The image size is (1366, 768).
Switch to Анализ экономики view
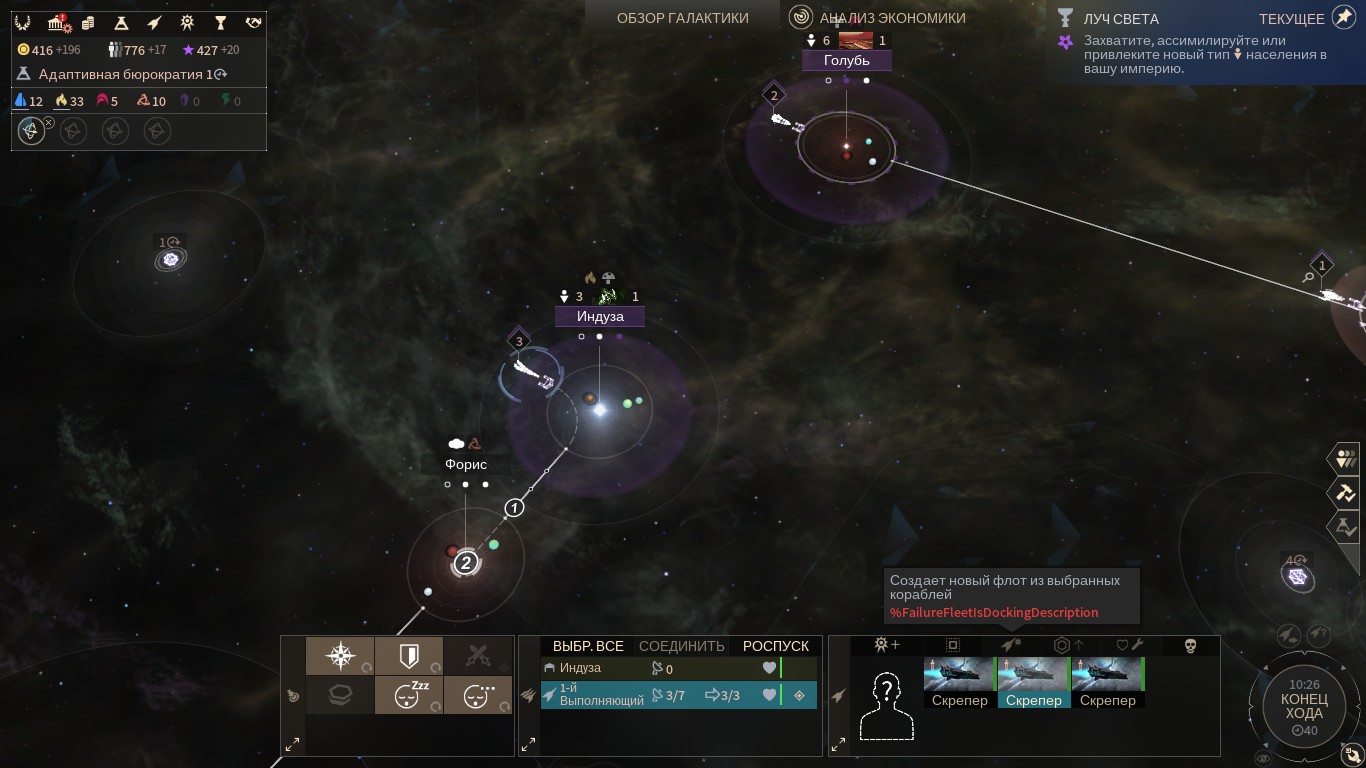point(892,17)
